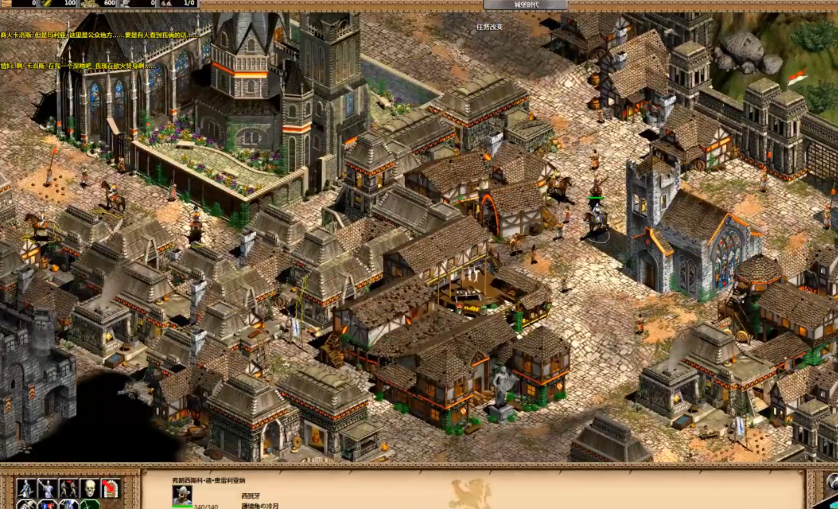The image size is (838, 509).
Task: Select the patrol command icon
Action: coord(25,489)
